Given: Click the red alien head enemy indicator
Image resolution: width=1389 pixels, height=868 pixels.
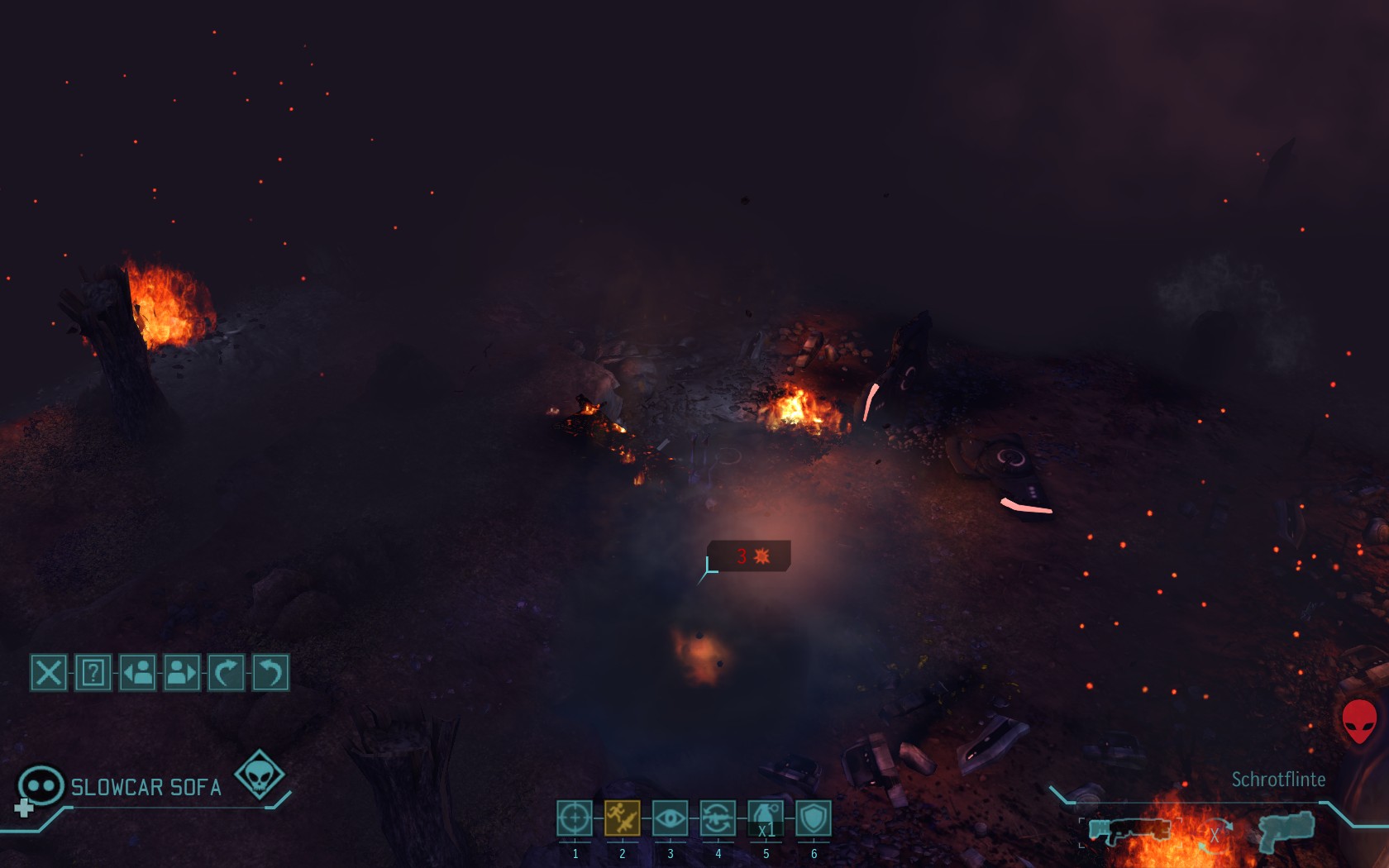Looking at the screenshot, I should [x=1358, y=721].
